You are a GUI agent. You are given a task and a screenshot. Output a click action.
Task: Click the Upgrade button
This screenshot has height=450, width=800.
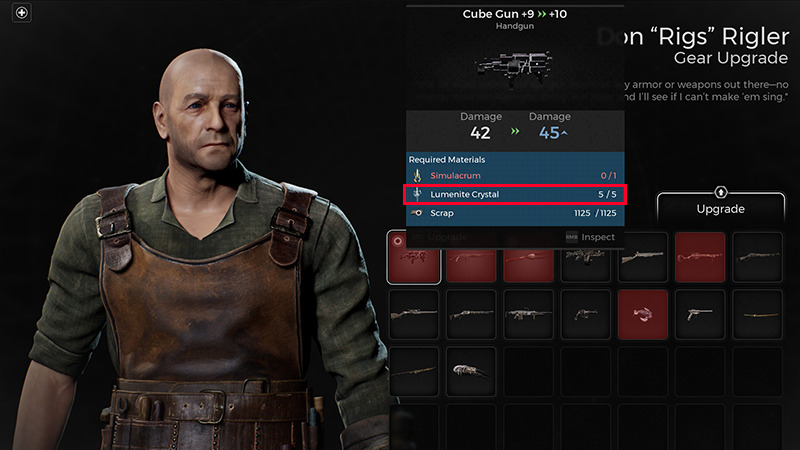pyautogui.click(x=721, y=208)
